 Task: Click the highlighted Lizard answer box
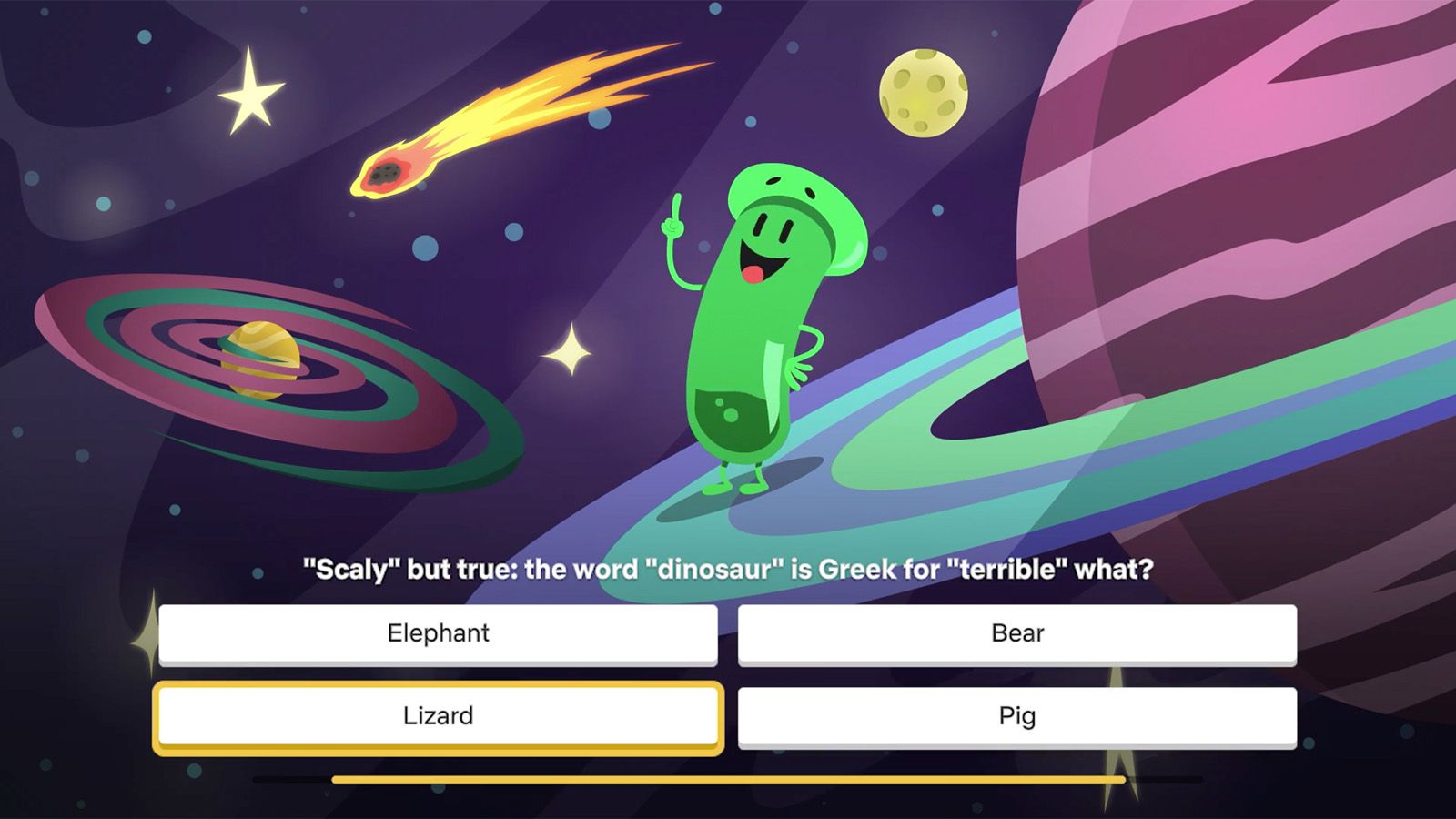click(439, 715)
